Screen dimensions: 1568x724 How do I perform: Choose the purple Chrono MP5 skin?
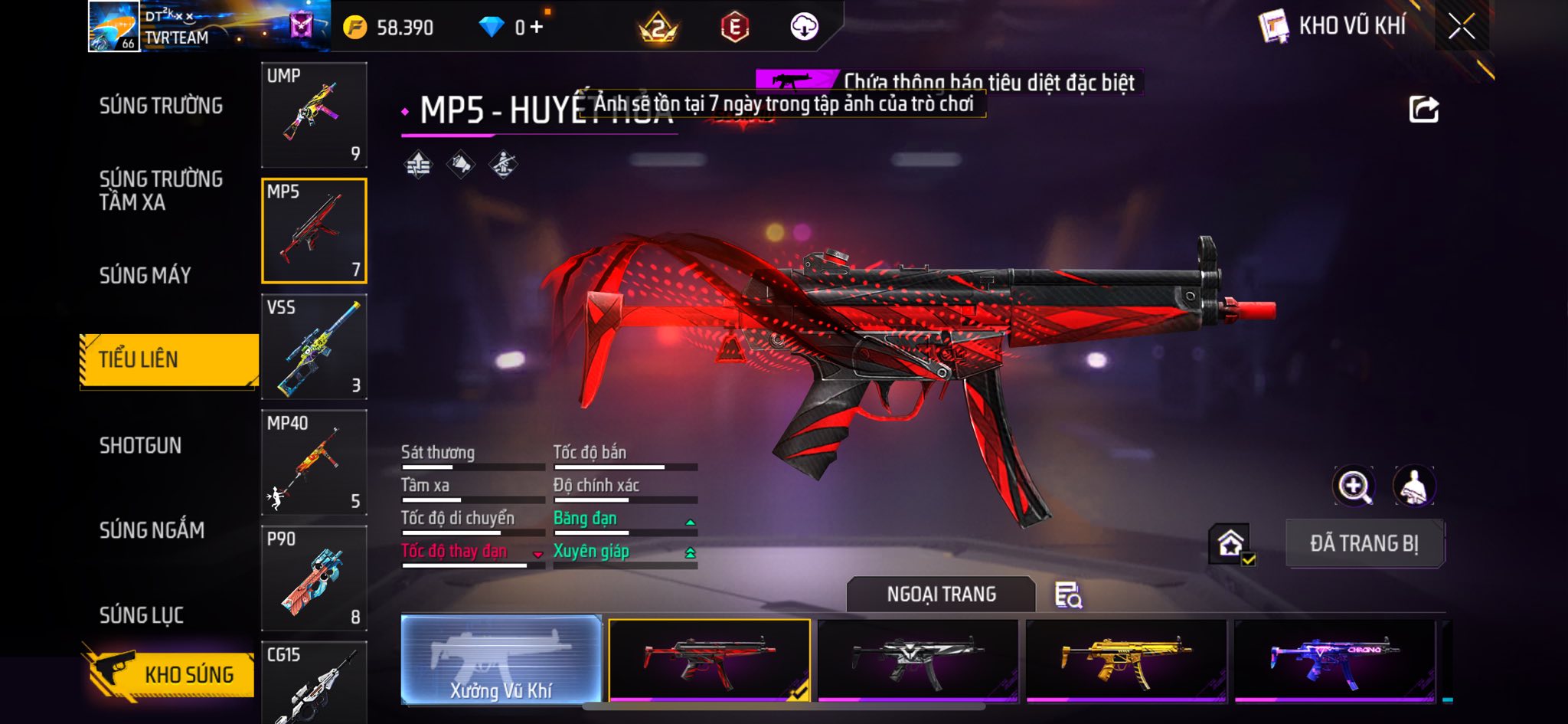1334,660
